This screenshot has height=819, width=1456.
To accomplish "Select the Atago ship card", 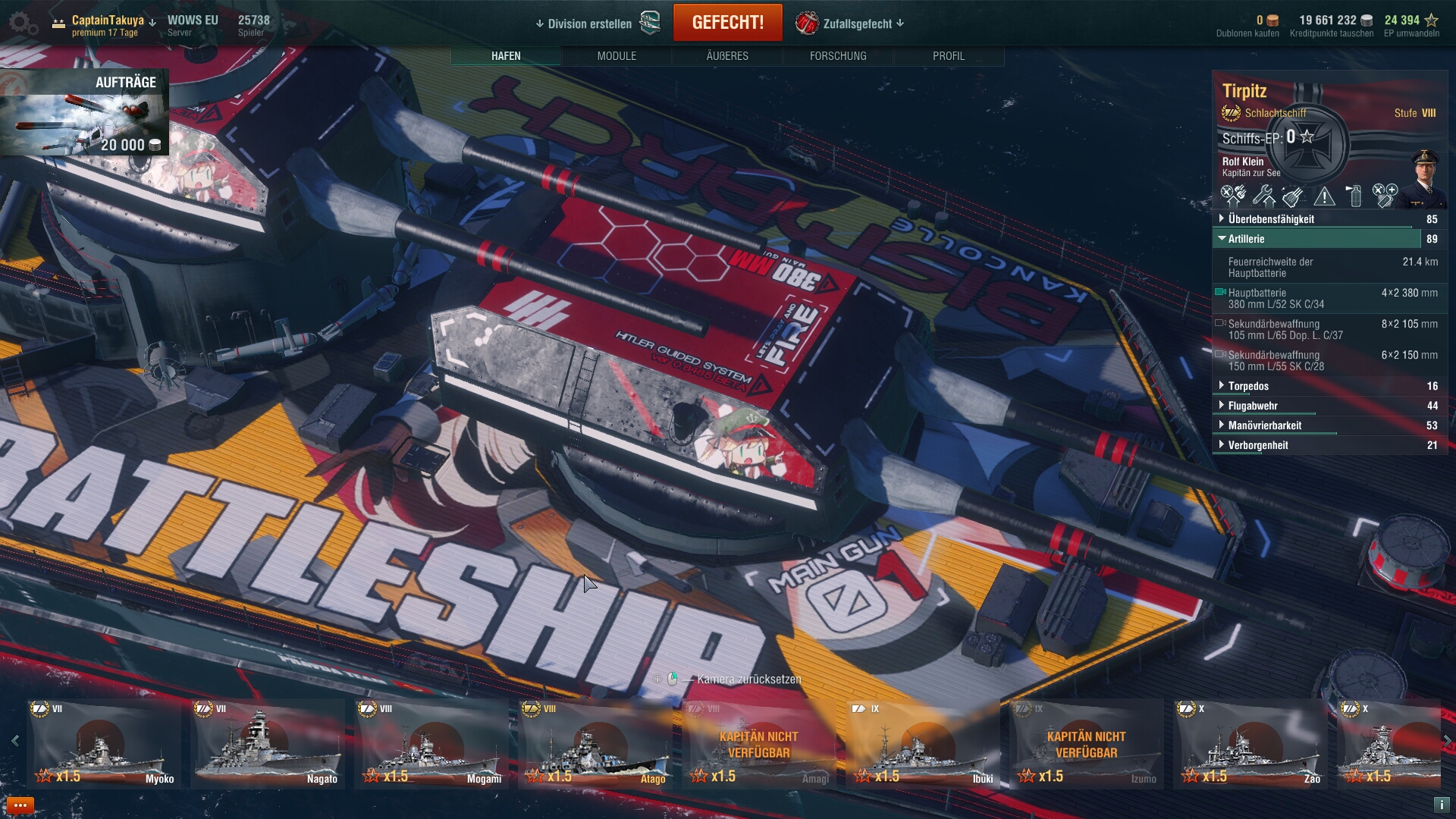I will click(595, 745).
